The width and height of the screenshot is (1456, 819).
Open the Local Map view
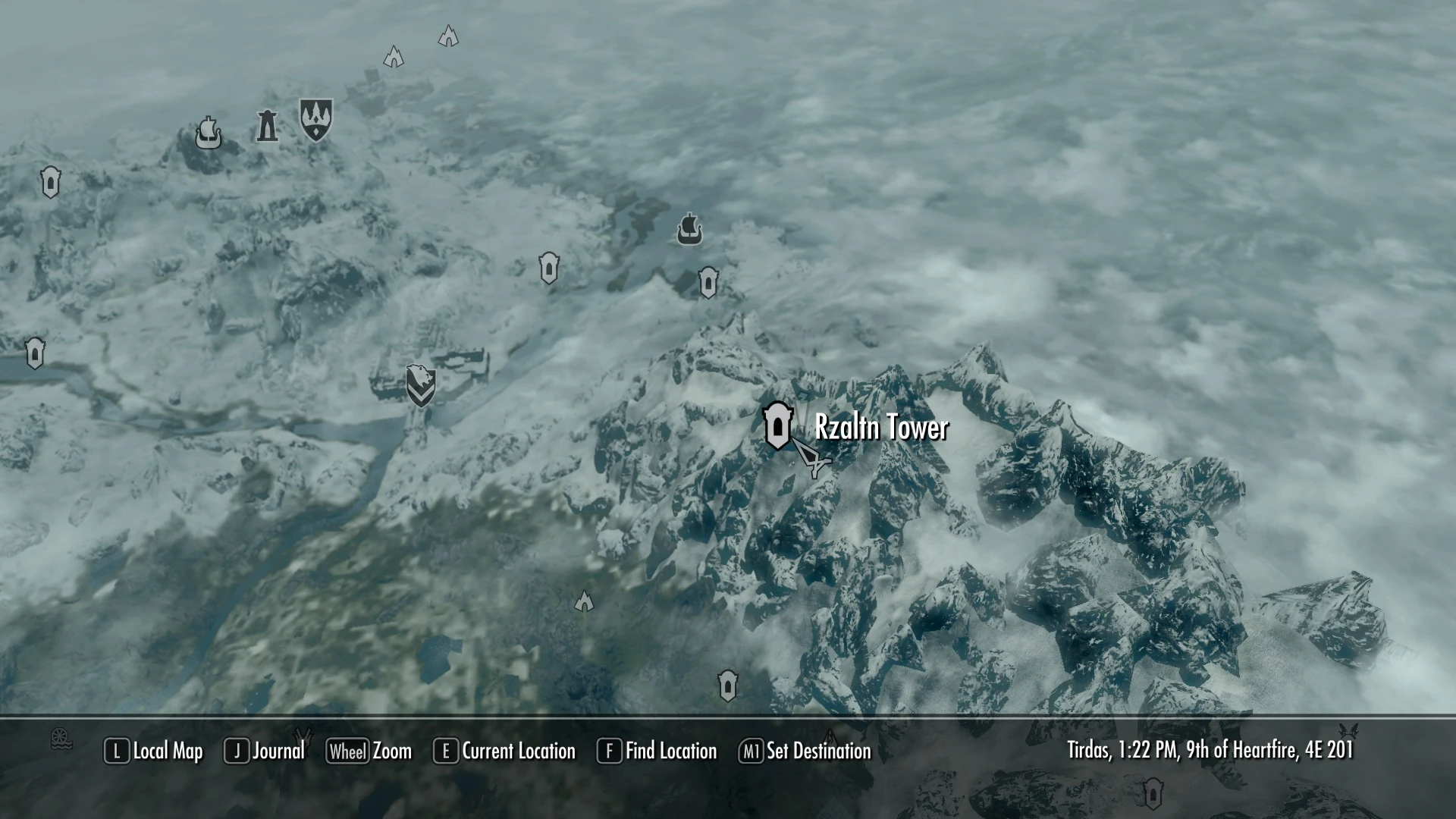[154, 751]
